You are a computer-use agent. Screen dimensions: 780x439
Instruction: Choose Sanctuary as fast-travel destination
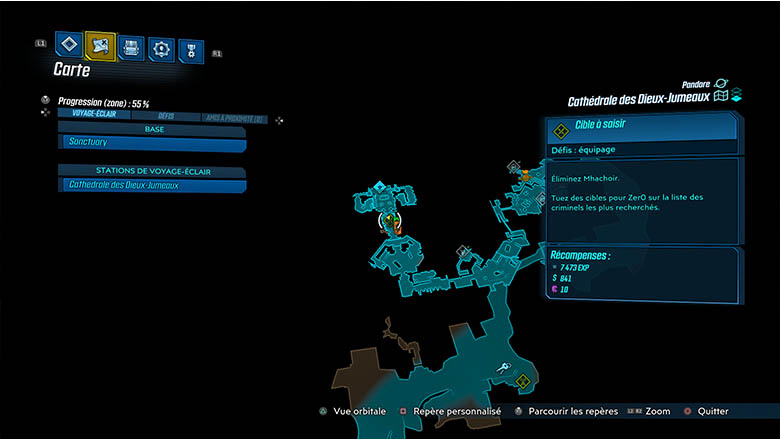(x=151, y=144)
